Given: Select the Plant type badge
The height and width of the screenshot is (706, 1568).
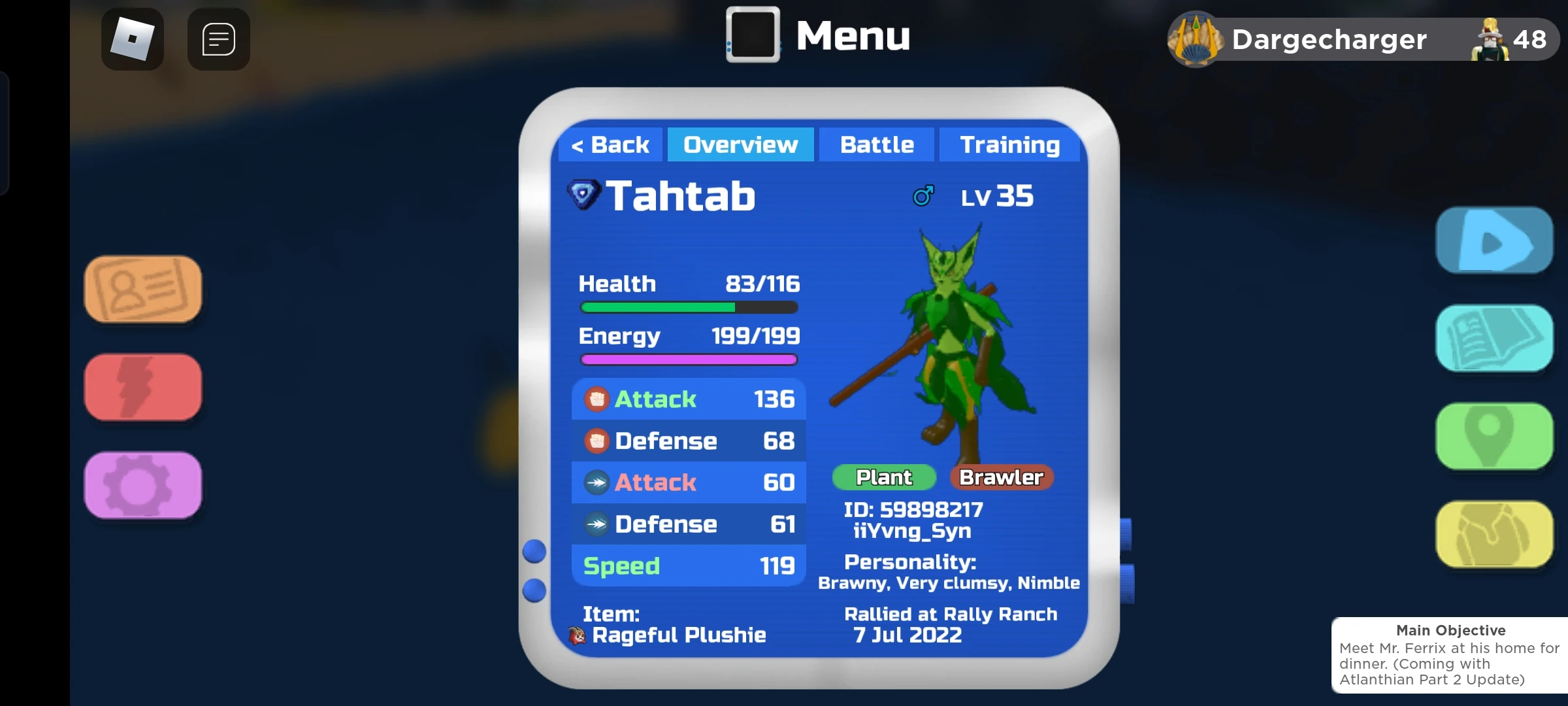Looking at the screenshot, I should tap(883, 477).
